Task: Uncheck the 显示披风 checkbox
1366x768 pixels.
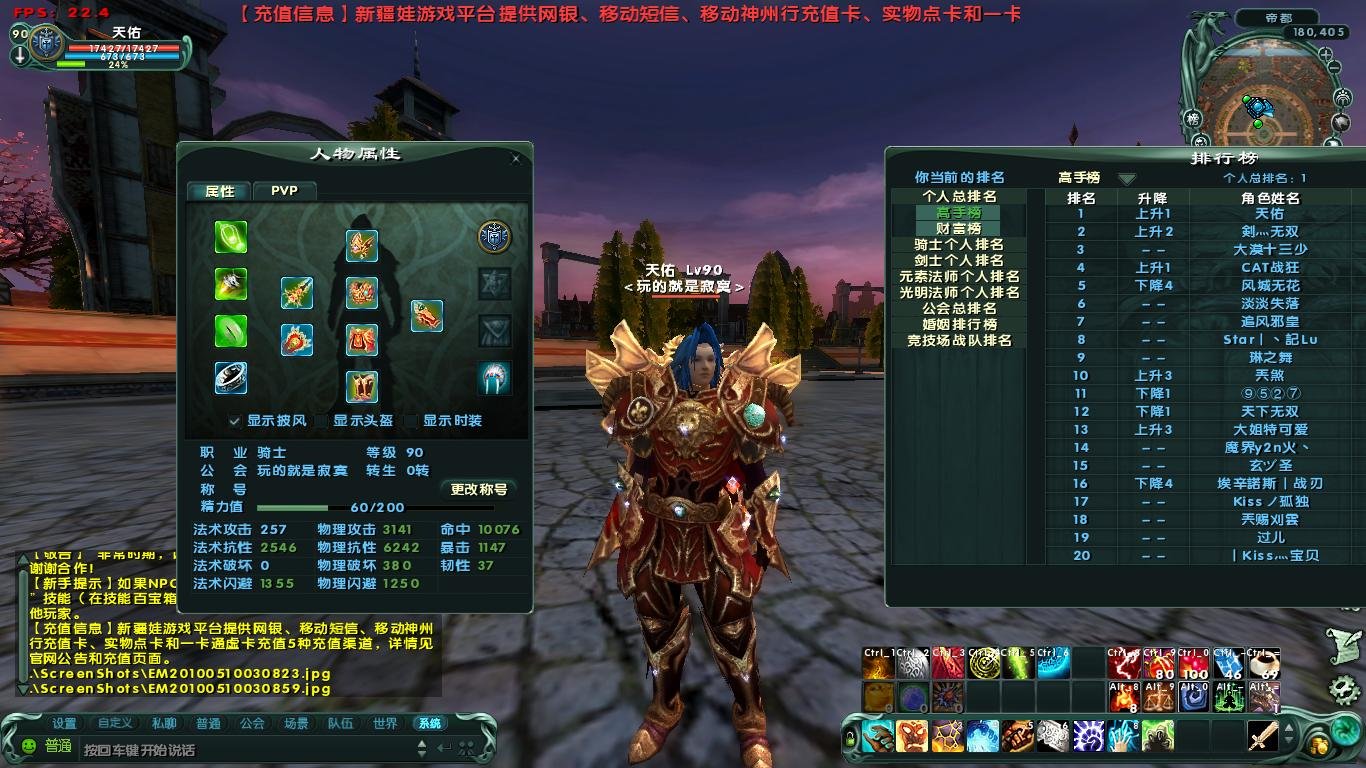Action: pos(234,421)
